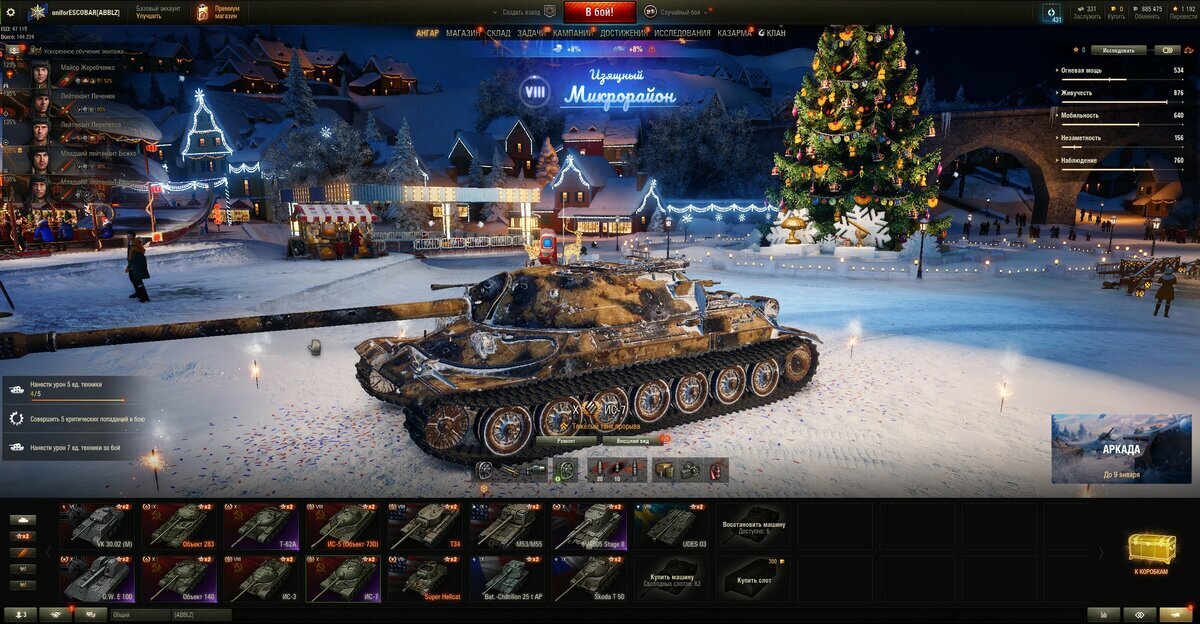Choose the T-62A tank card

(x=262, y=526)
